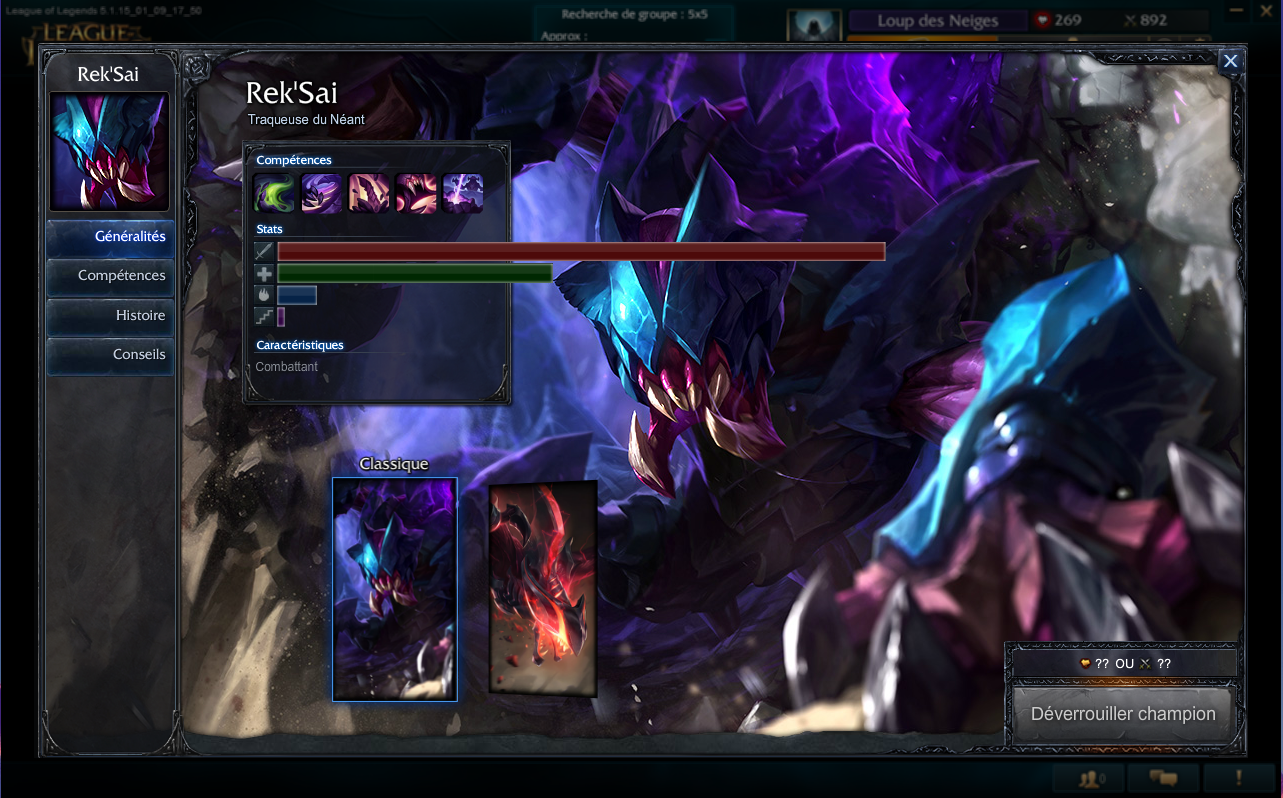This screenshot has width=1283, height=798.
Task: Click the Déverrouiller champion button
Action: [1122, 714]
